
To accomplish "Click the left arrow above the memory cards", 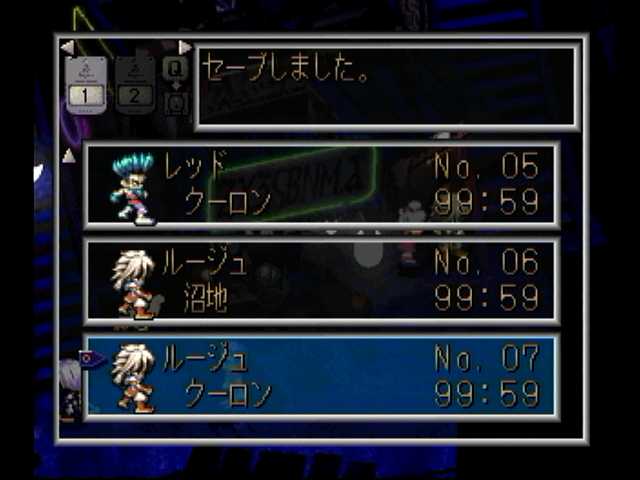I will [66, 46].
